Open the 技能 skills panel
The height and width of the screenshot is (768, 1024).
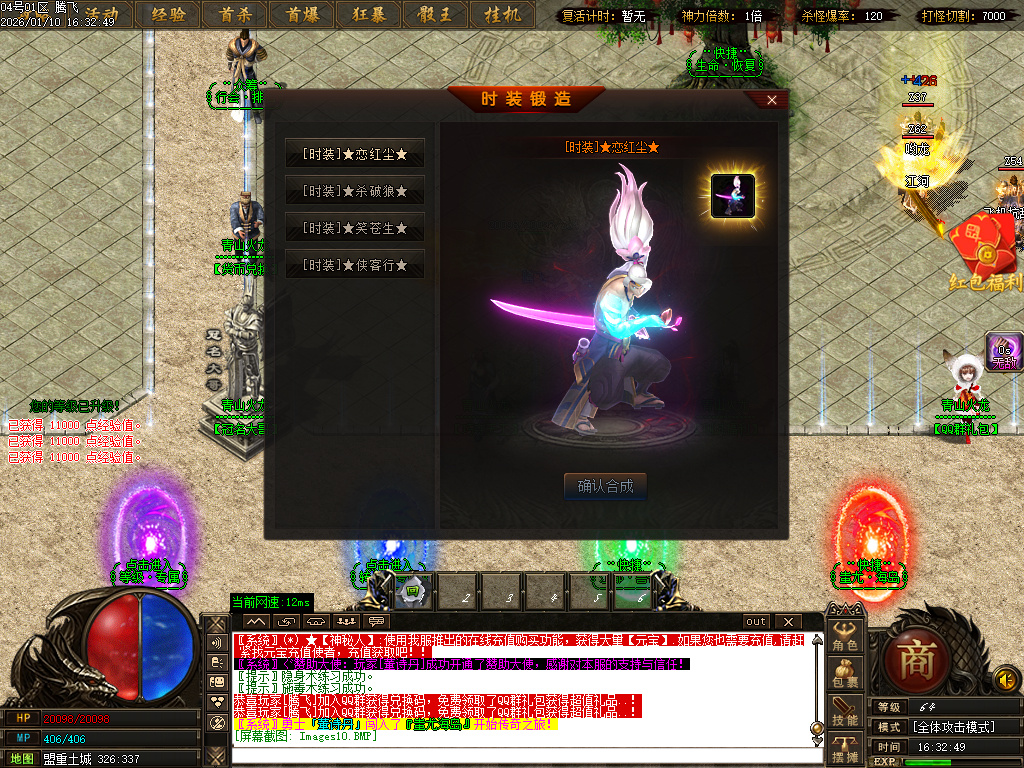click(845, 712)
